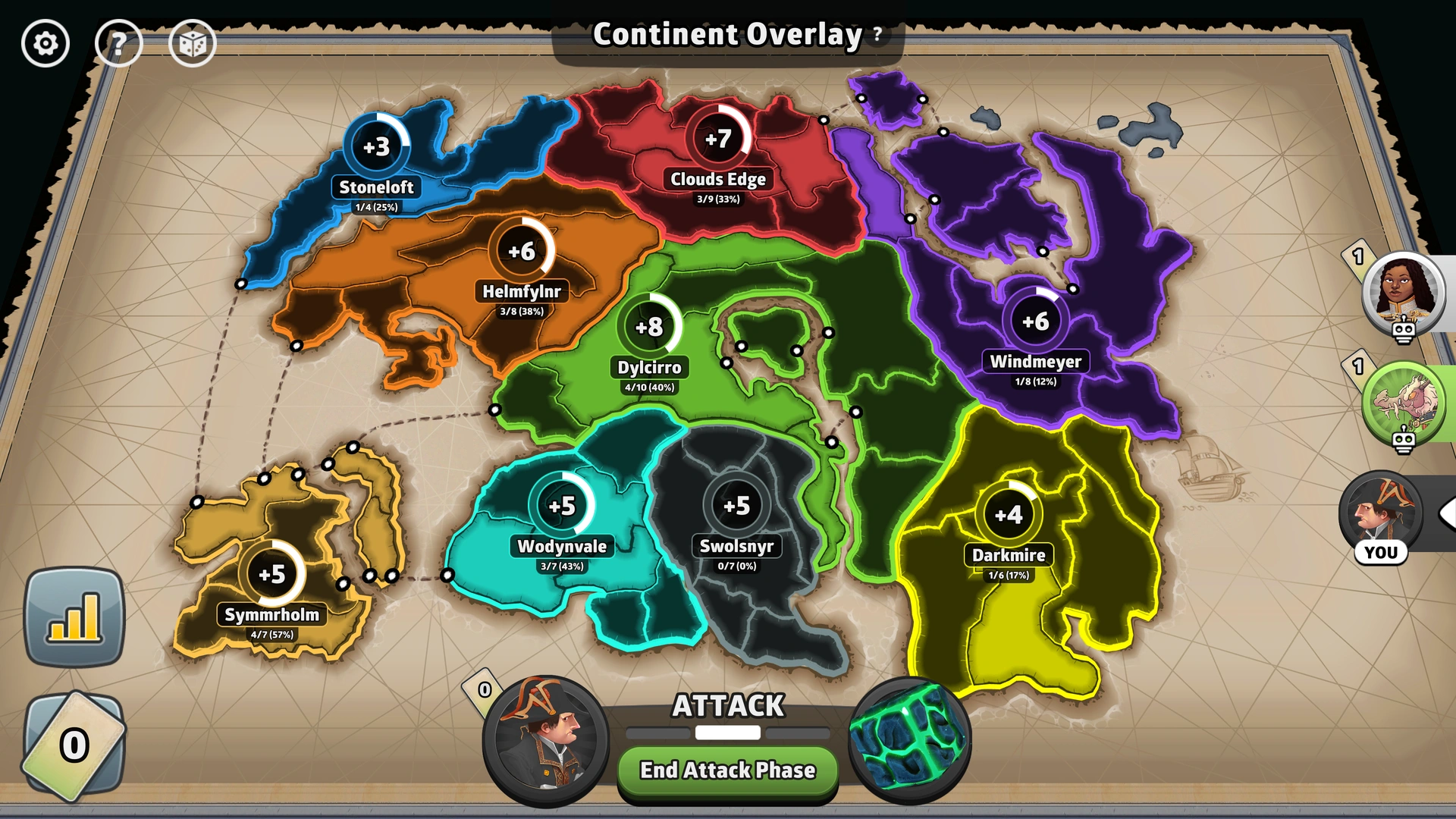The width and height of the screenshot is (1456, 819).
Task: Open the statistics bar chart panel
Action: [76, 616]
